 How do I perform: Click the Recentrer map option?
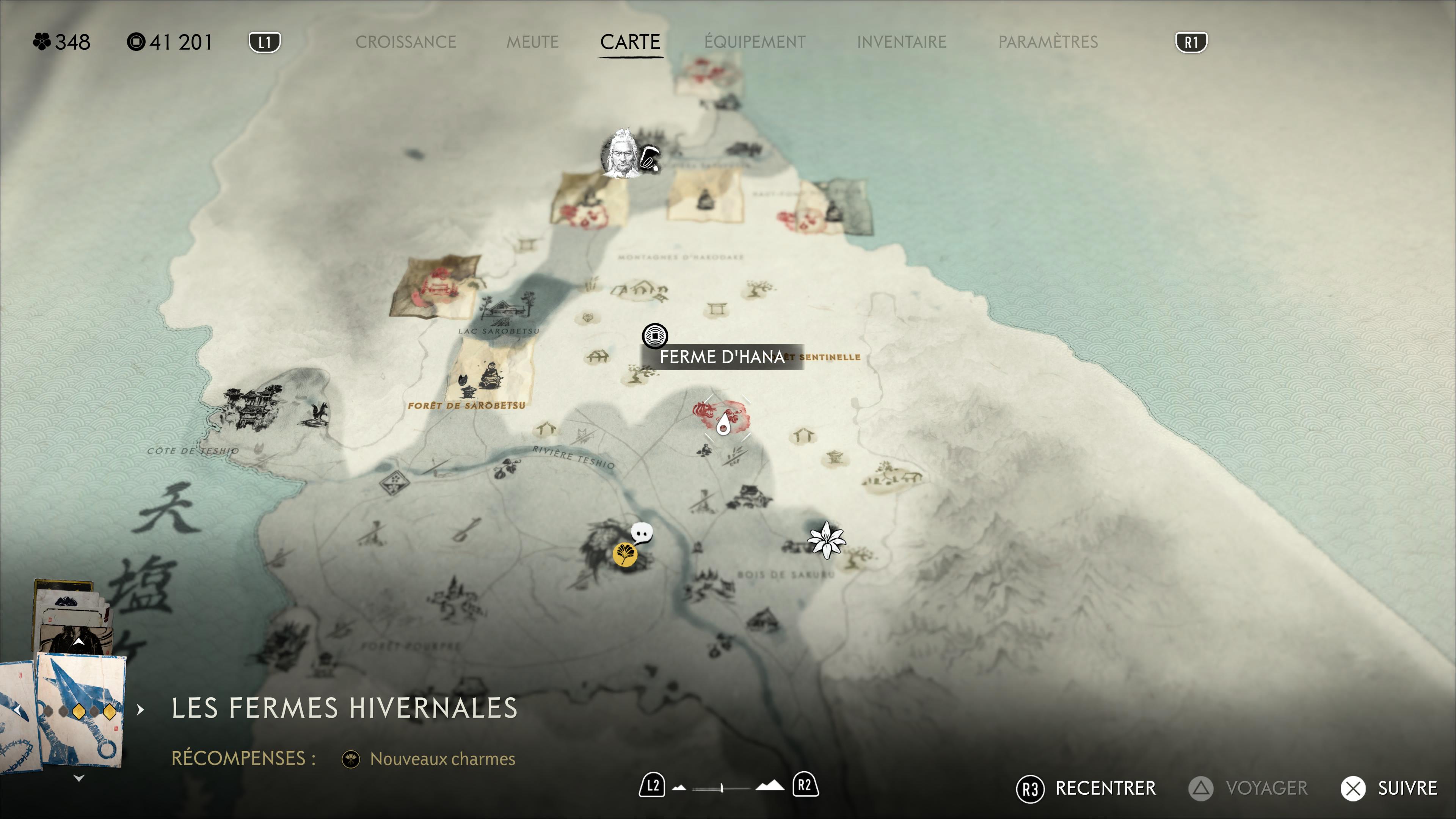1086,788
